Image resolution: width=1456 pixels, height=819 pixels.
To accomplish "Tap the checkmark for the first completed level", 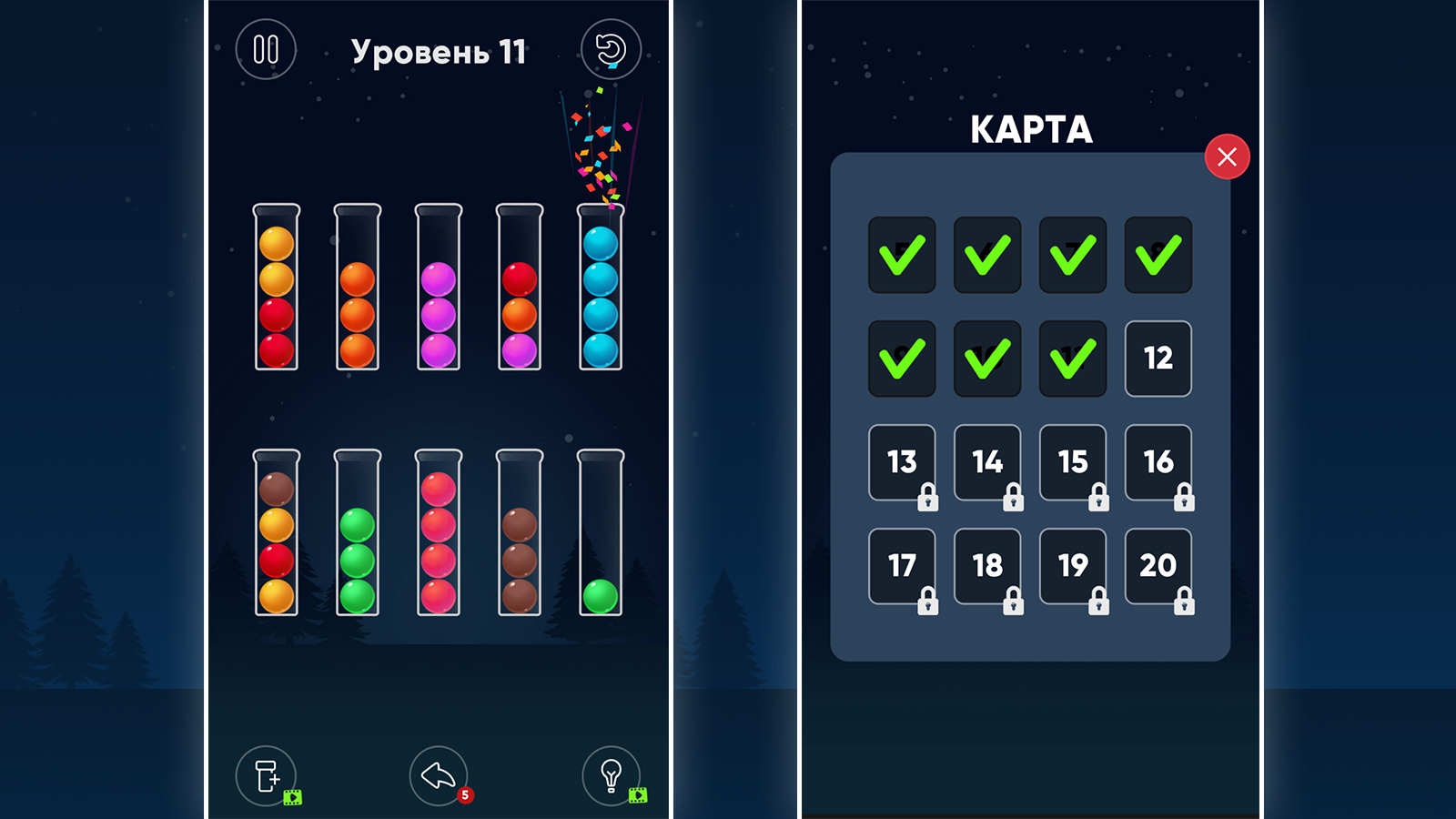I will [902, 256].
